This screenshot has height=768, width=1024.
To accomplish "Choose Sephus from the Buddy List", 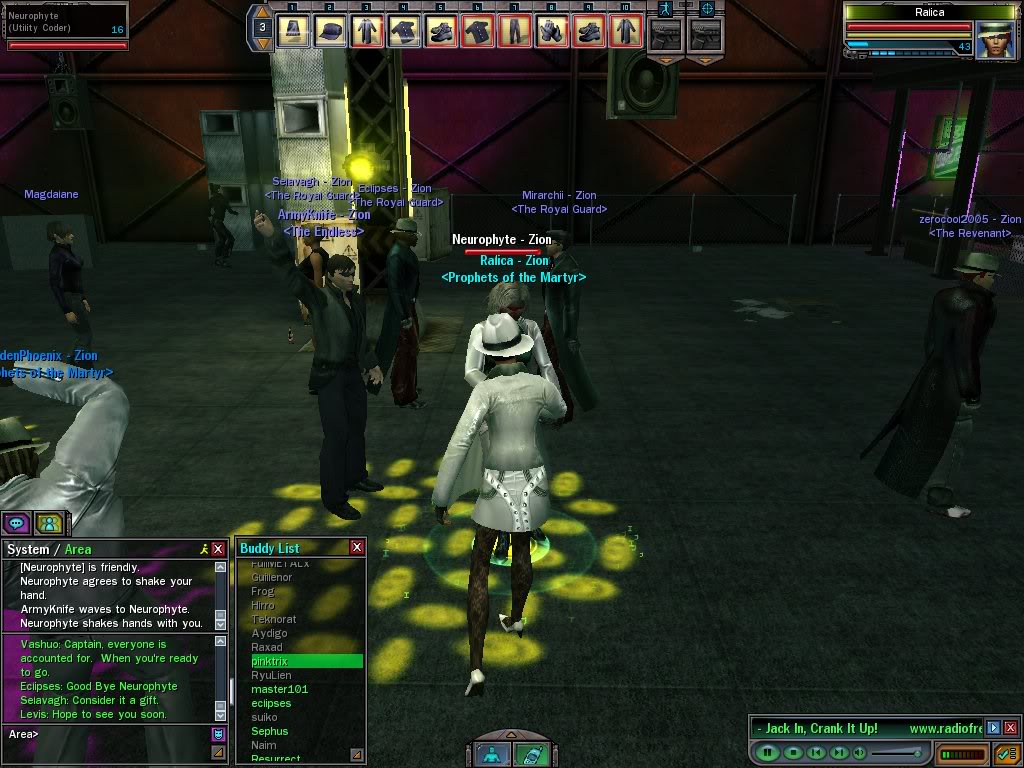I will pos(306,731).
